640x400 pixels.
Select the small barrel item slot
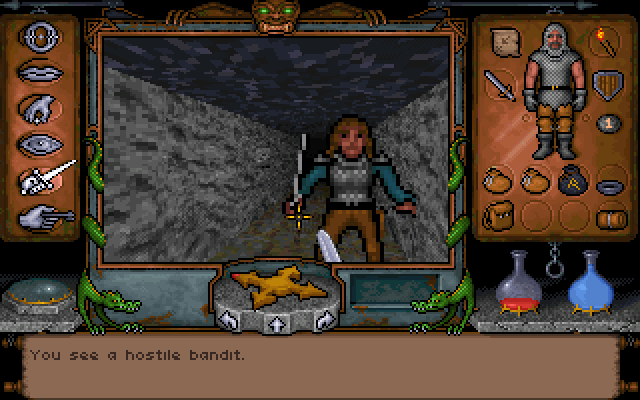(x=608, y=216)
